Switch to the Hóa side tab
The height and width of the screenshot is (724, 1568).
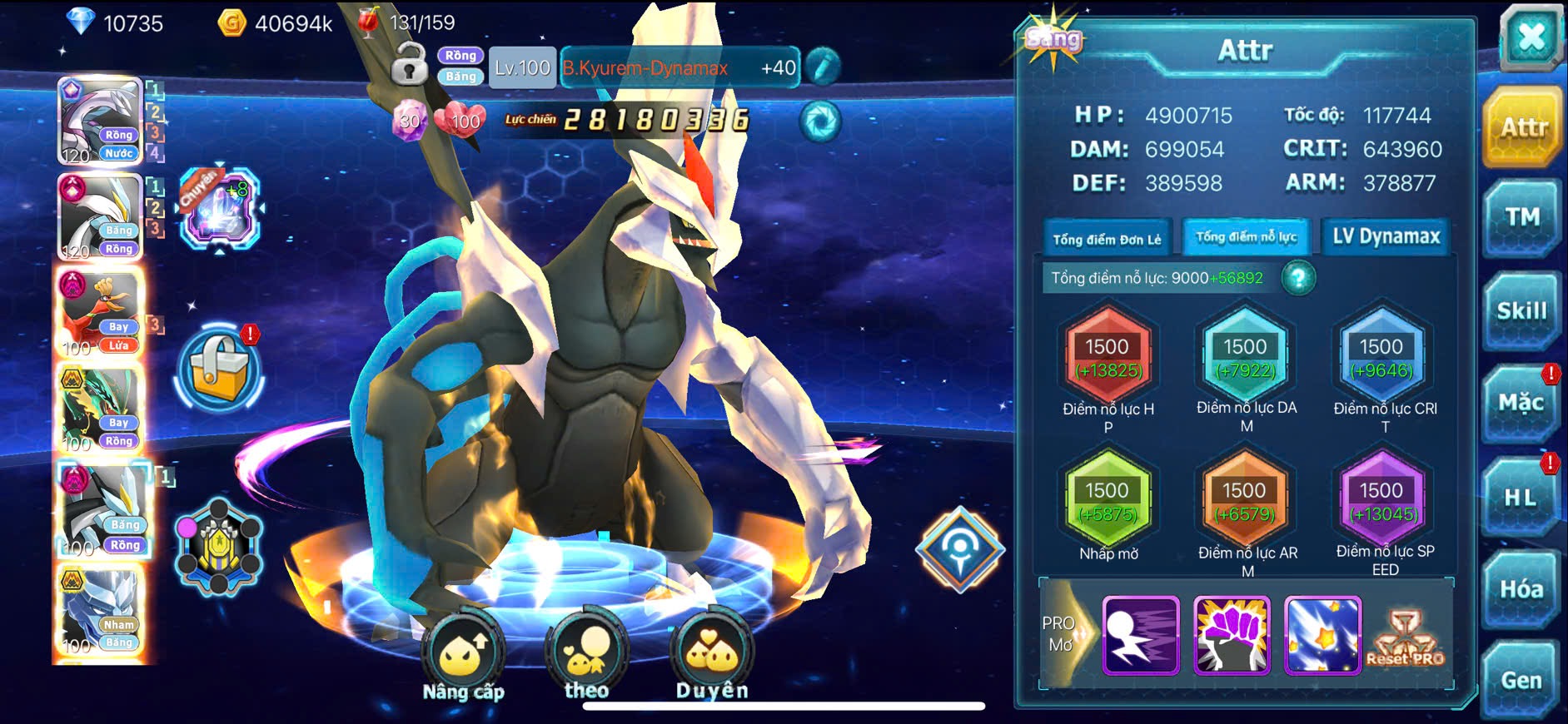1521,589
